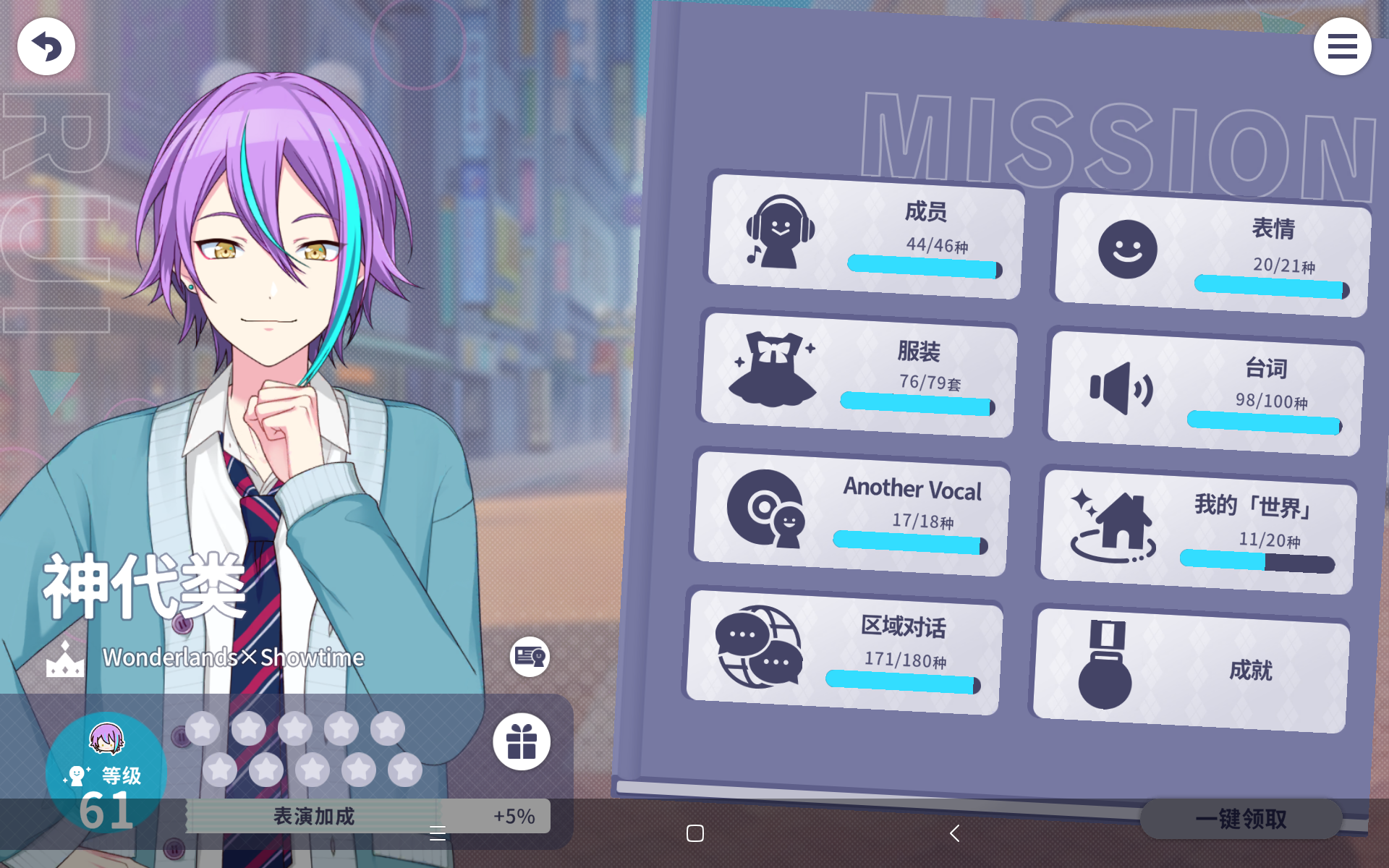The height and width of the screenshot is (868, 1389).
Task: Open the hamburger menu
Action: [1342, 46]
